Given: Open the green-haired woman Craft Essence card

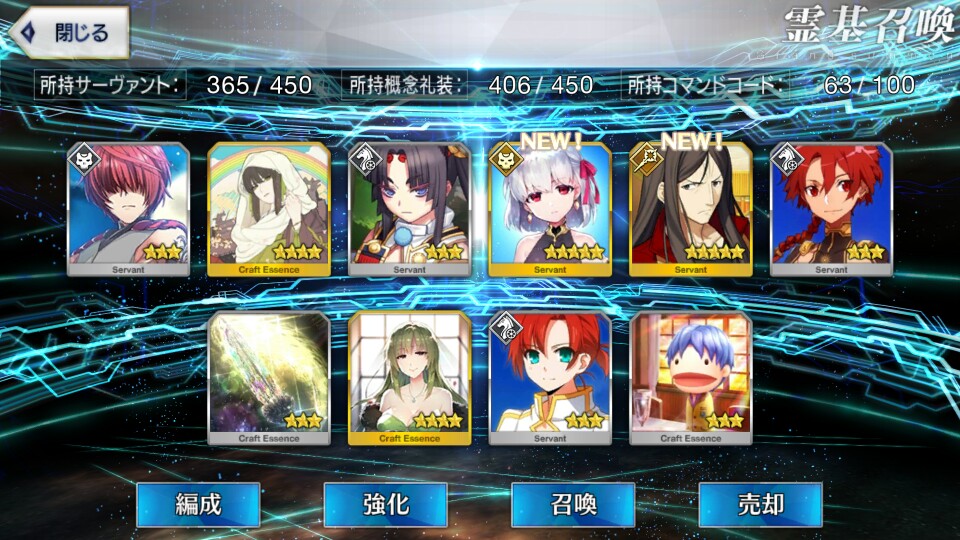Looking at the screenshot, I should [409, 377].
